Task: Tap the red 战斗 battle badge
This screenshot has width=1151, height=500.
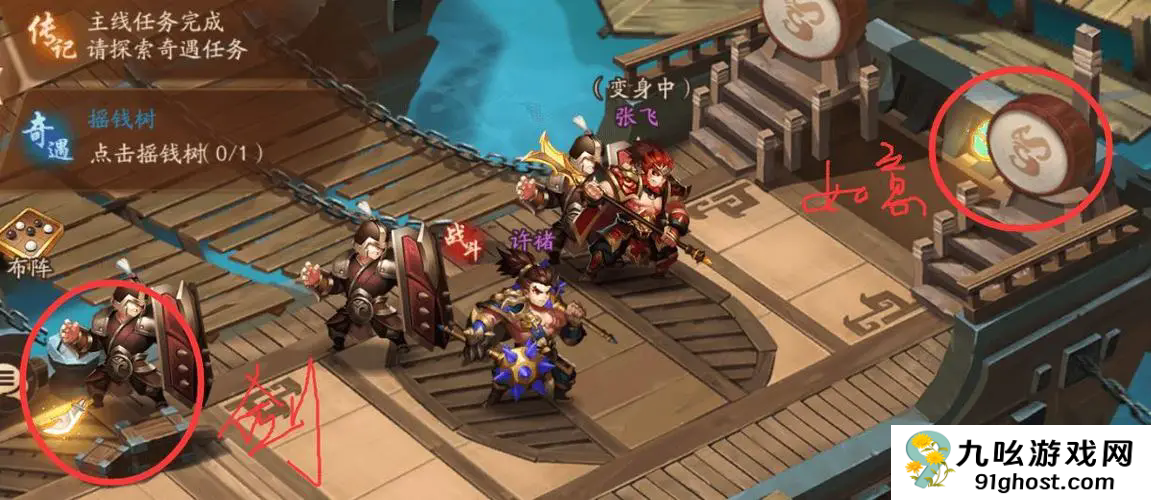Action: coord(464,242)
